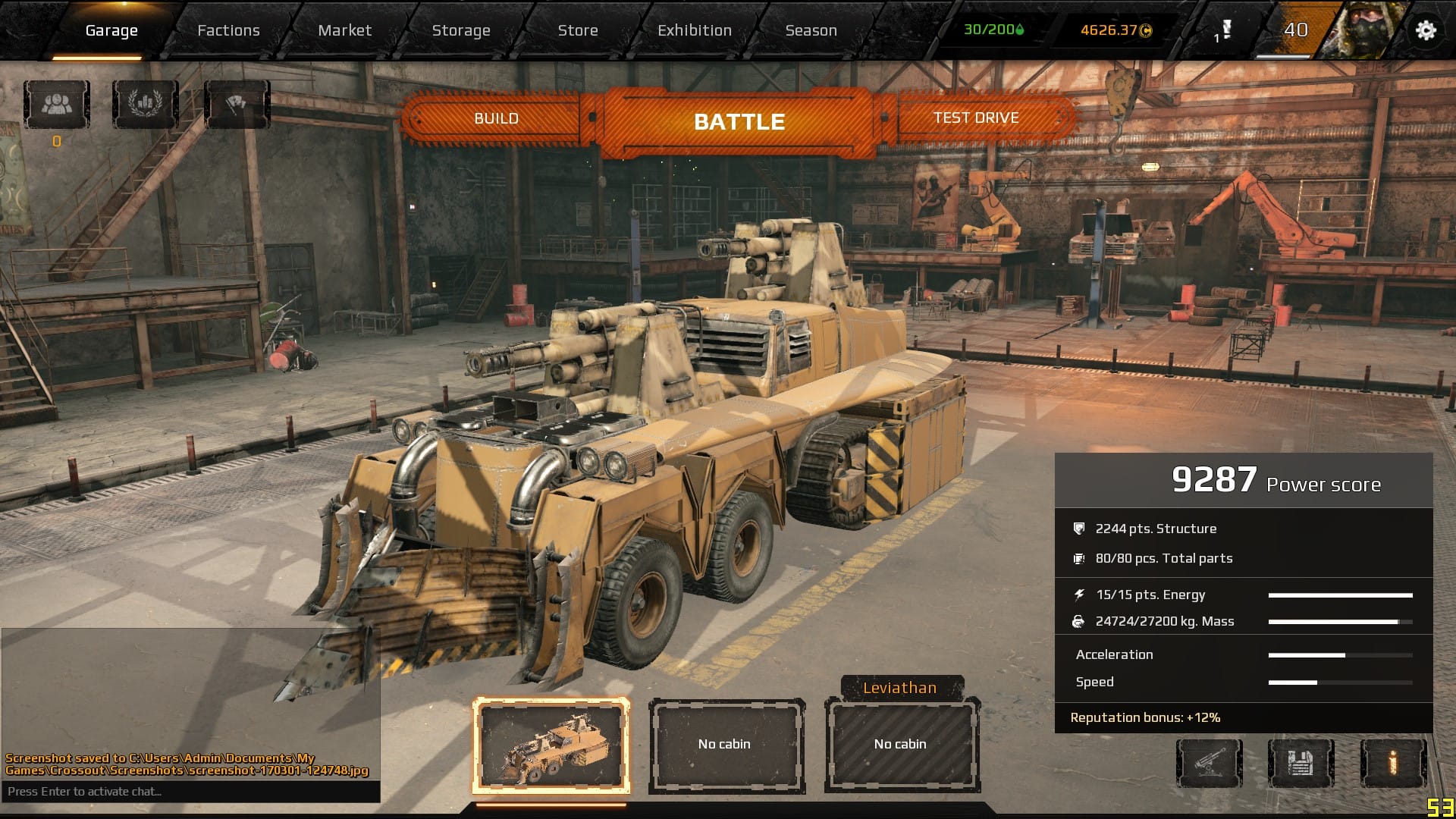This screenshot has width=1456, height=819.
Task: Select the Leviathan No cabin slot
Action: pyautogui.click(x=900, y=744)
